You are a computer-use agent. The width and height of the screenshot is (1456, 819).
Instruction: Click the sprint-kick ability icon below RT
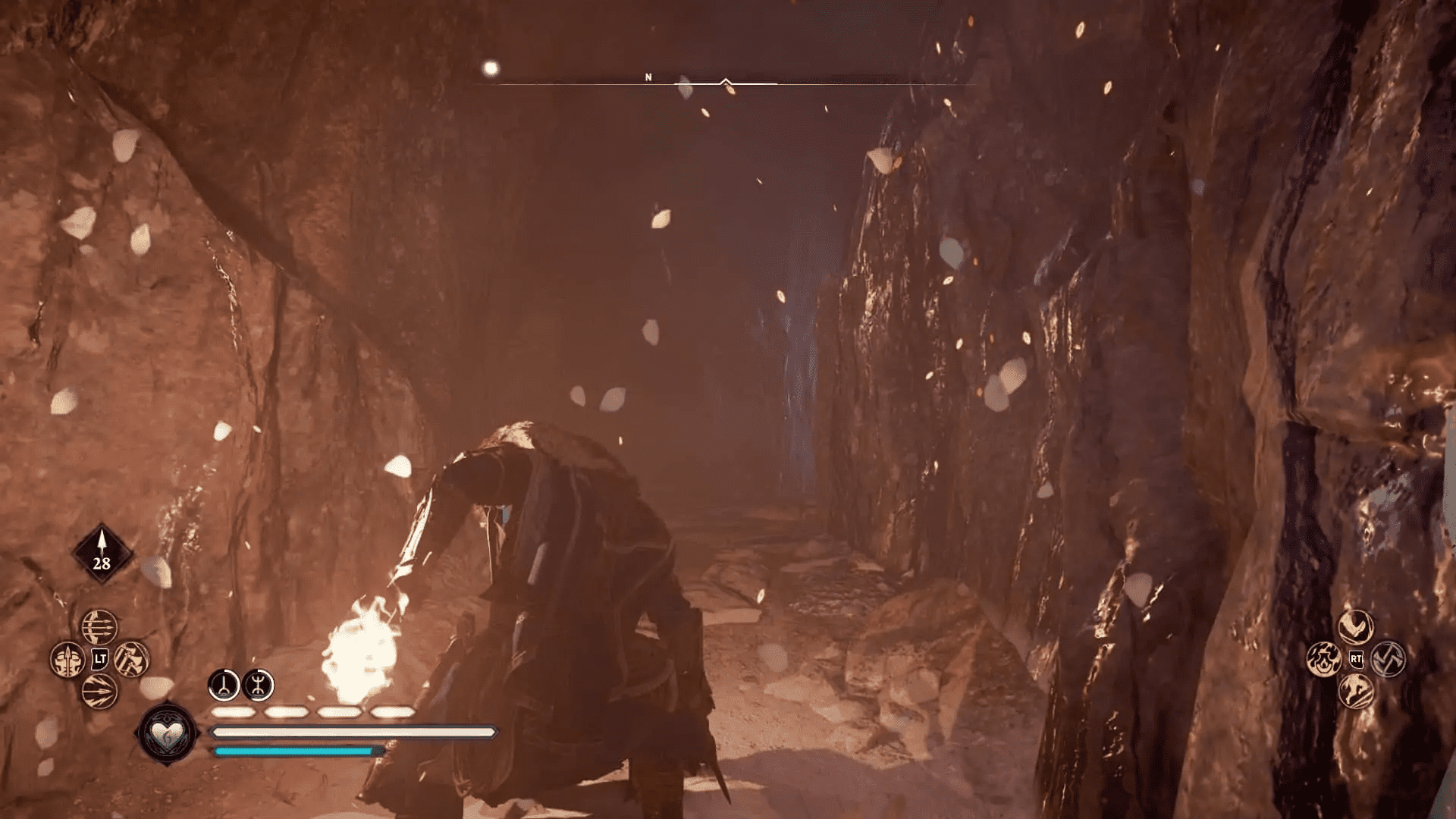click(1355, 691)
